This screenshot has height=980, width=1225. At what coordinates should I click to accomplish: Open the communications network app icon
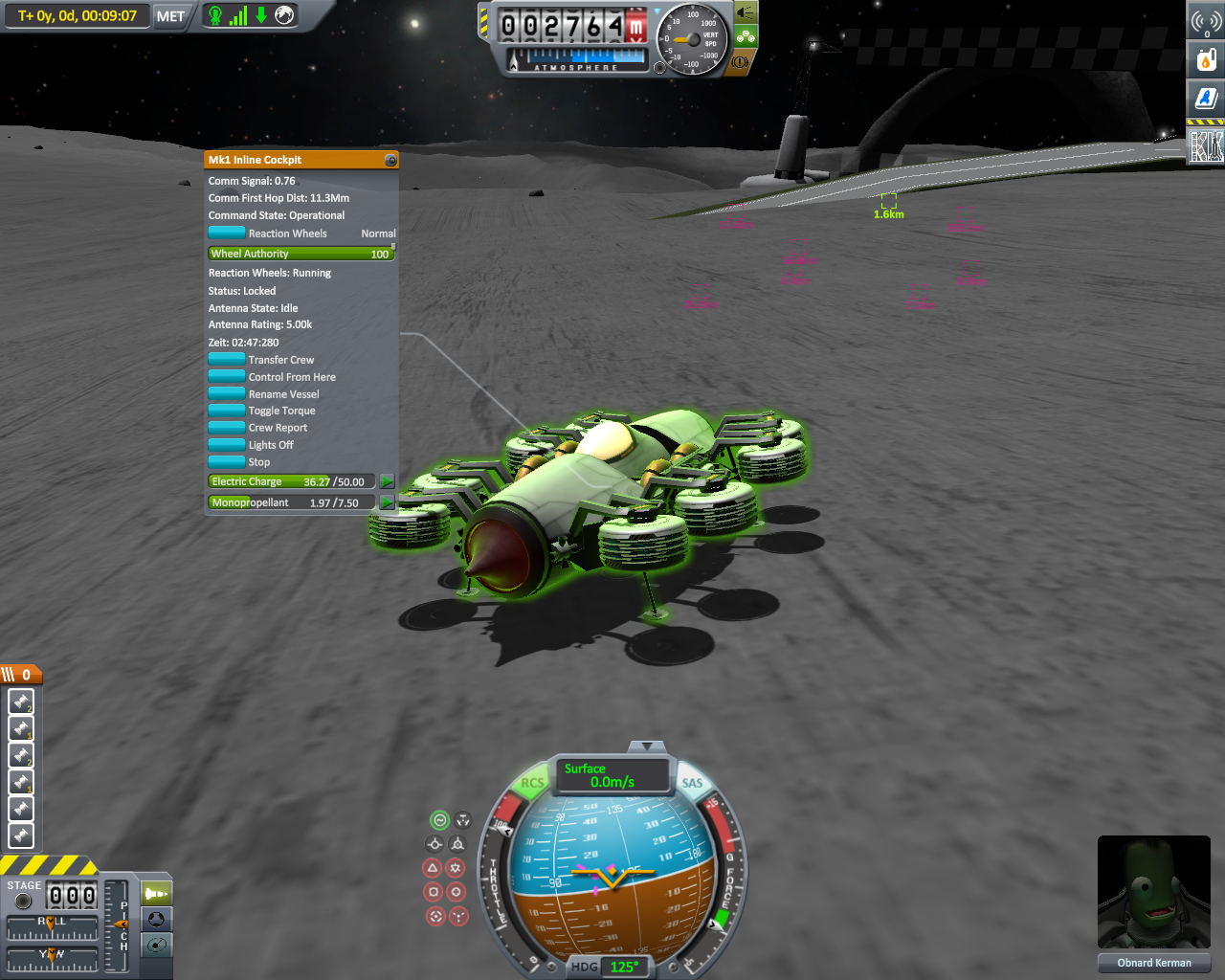pyautogui.click(x=1206, y=21)
